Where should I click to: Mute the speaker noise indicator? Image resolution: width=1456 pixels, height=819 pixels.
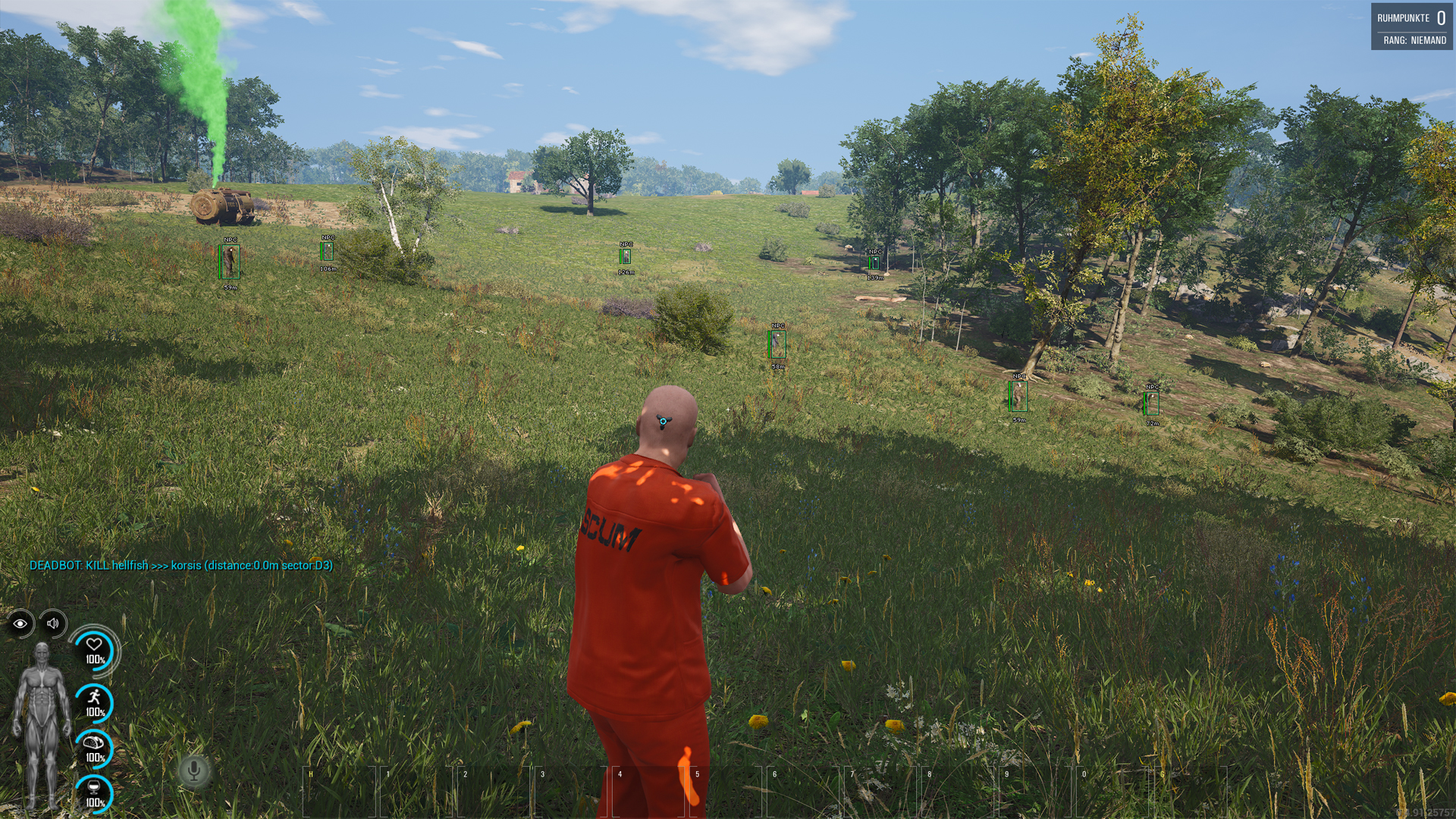52,625
